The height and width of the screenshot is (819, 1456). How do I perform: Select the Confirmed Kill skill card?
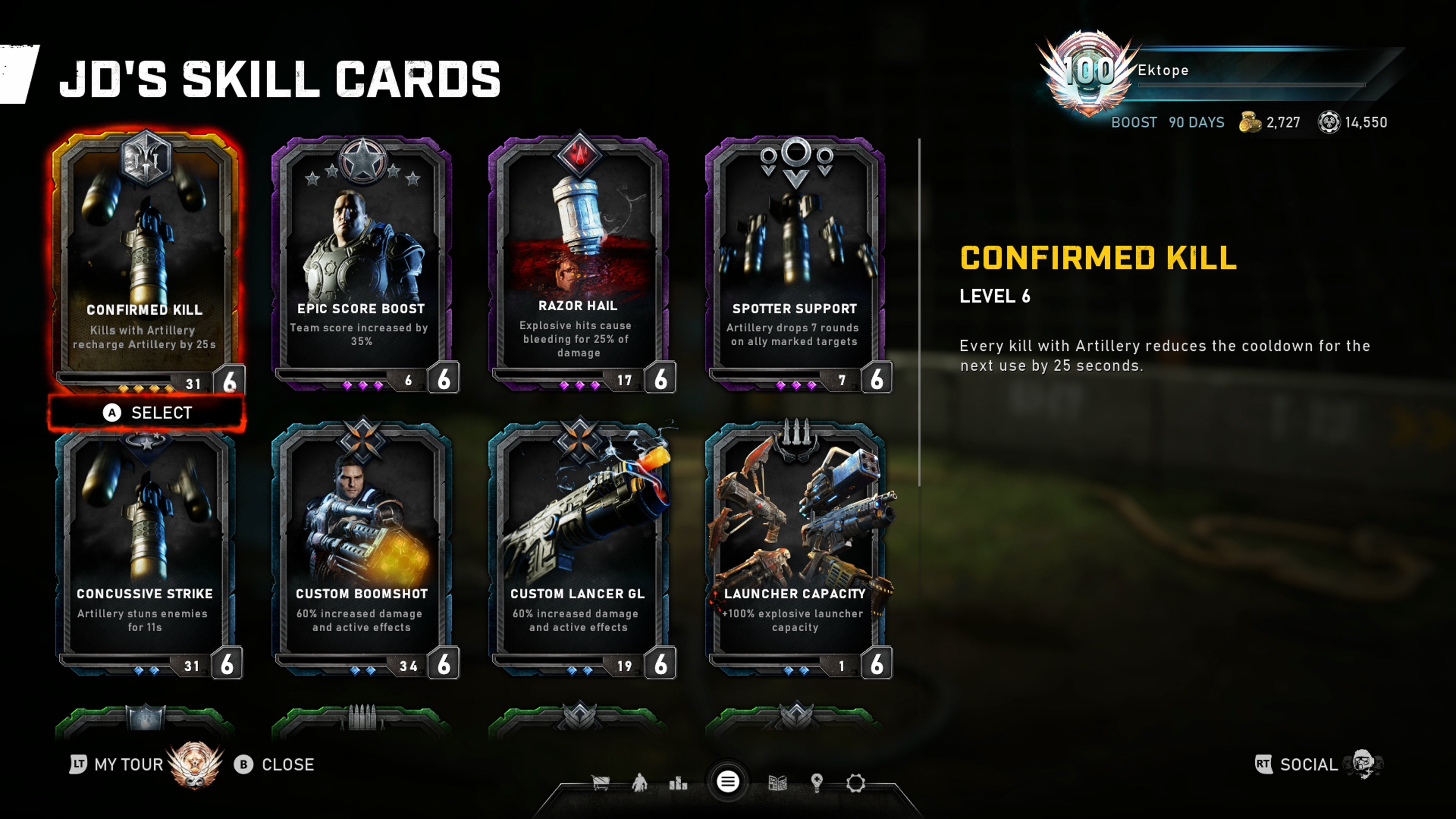click(145, 260)
